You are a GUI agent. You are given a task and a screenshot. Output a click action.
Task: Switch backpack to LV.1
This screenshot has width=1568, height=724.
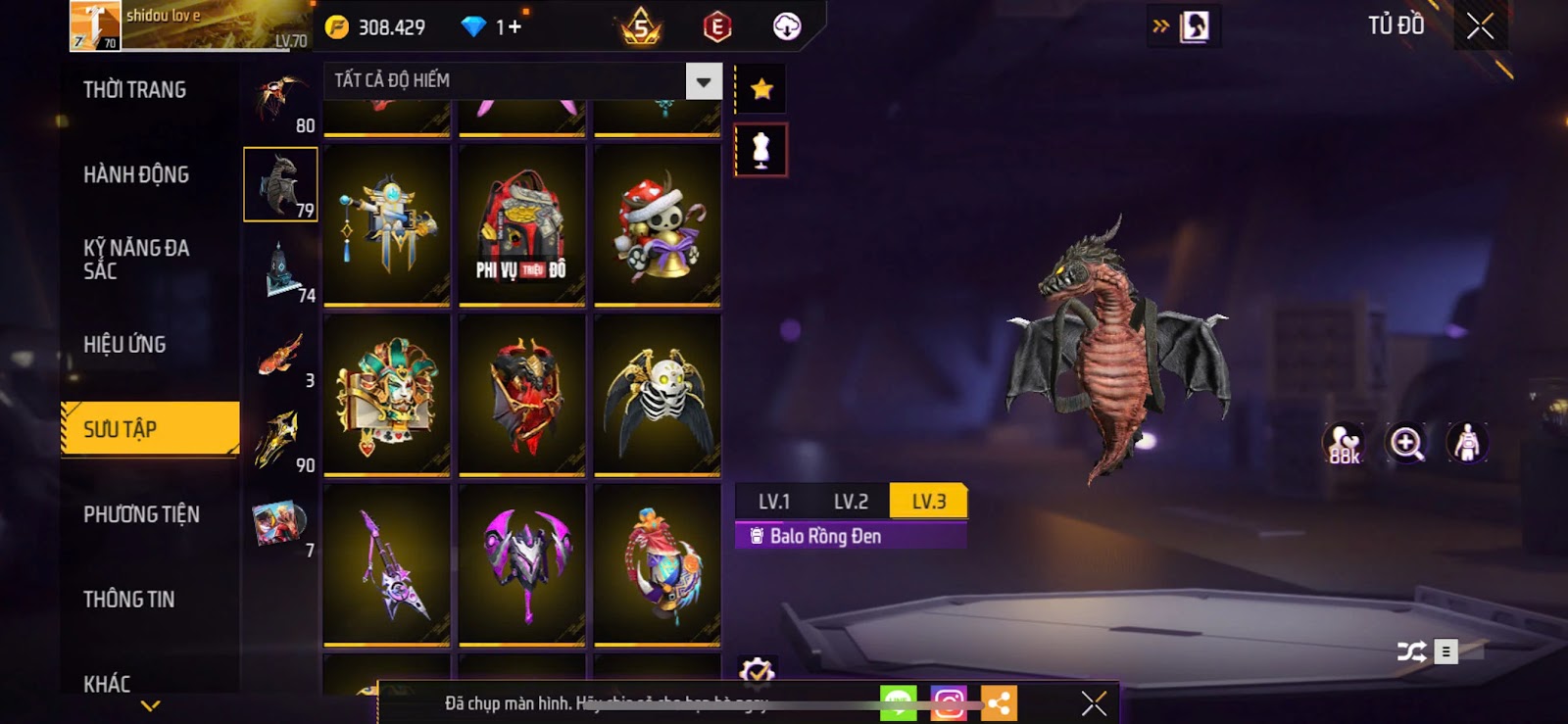coord(773,502)
